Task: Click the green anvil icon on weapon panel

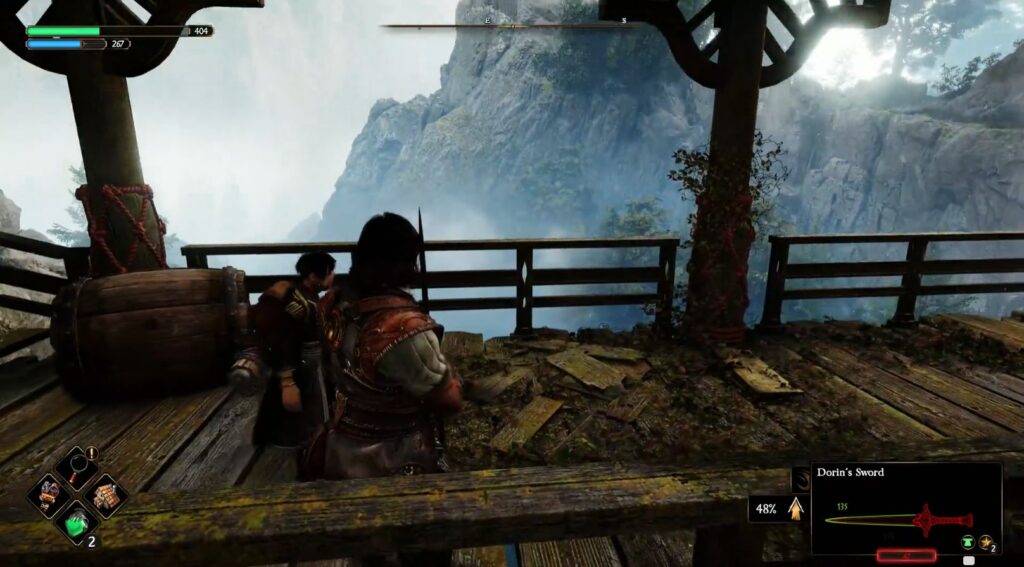Action: [x=967, y=542]
